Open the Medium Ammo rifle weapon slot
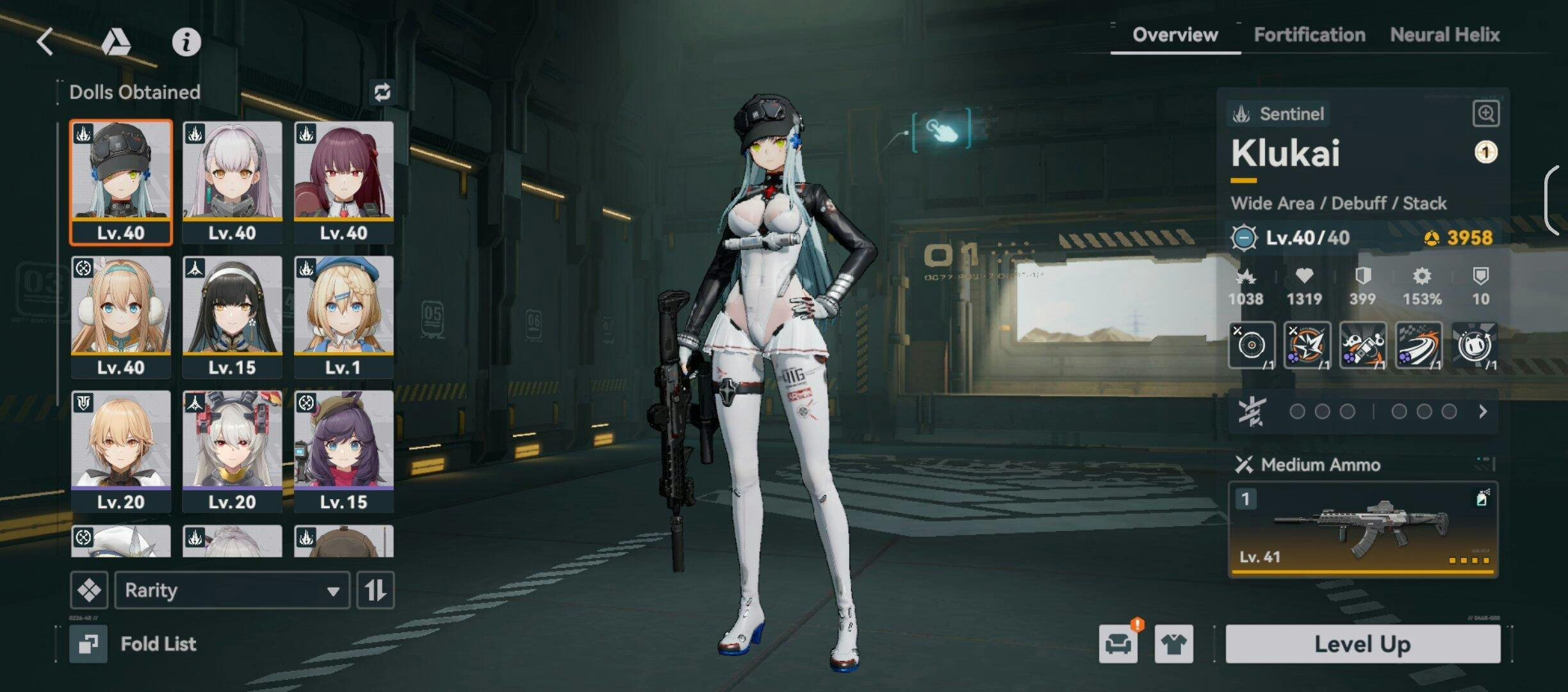 (1362, 529)
